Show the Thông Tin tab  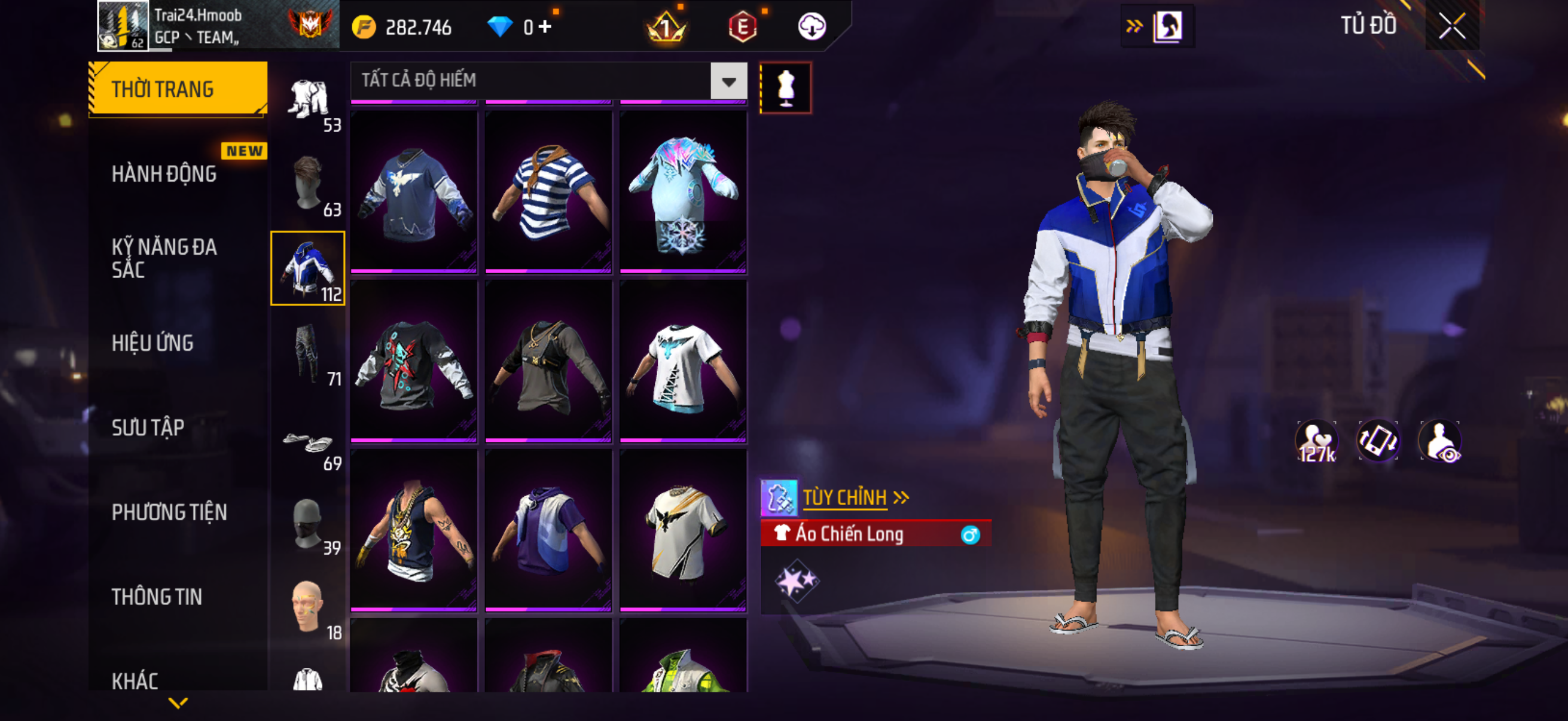(157, 597)
